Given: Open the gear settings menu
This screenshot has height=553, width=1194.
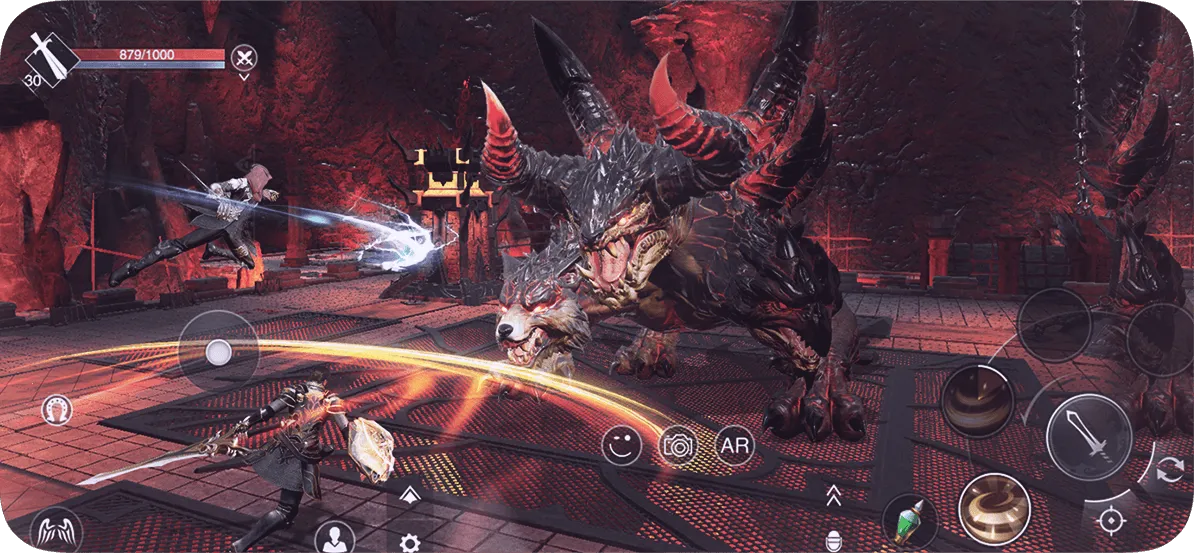Looking at the screenshot, I should pyautogui.click(x=408, y=543).
